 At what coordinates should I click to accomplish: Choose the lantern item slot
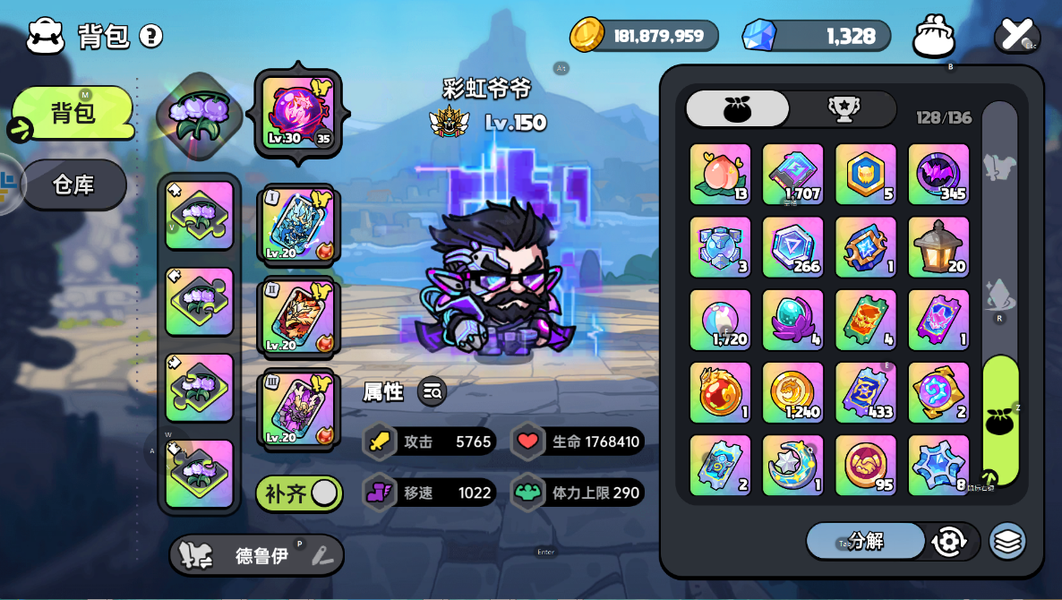938,247
